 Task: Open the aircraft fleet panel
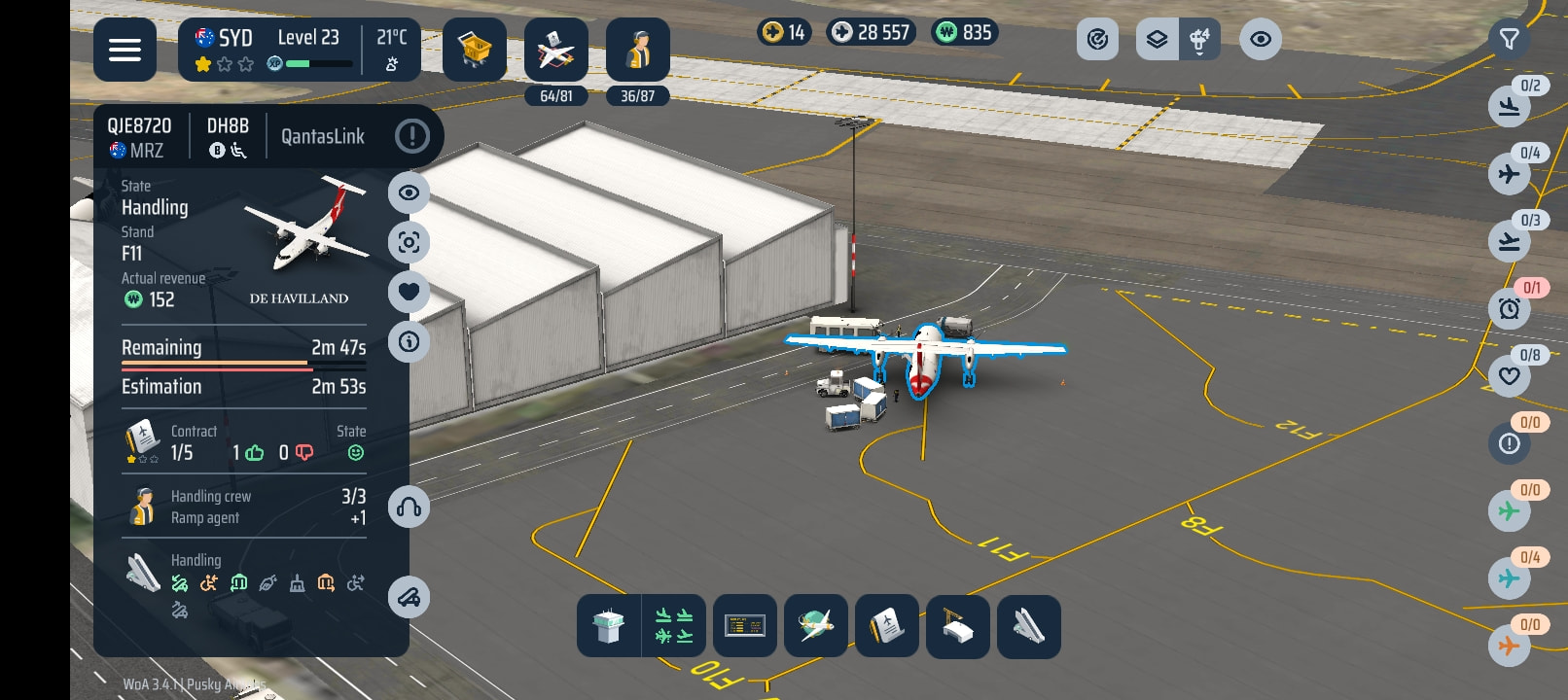point(555,50)
